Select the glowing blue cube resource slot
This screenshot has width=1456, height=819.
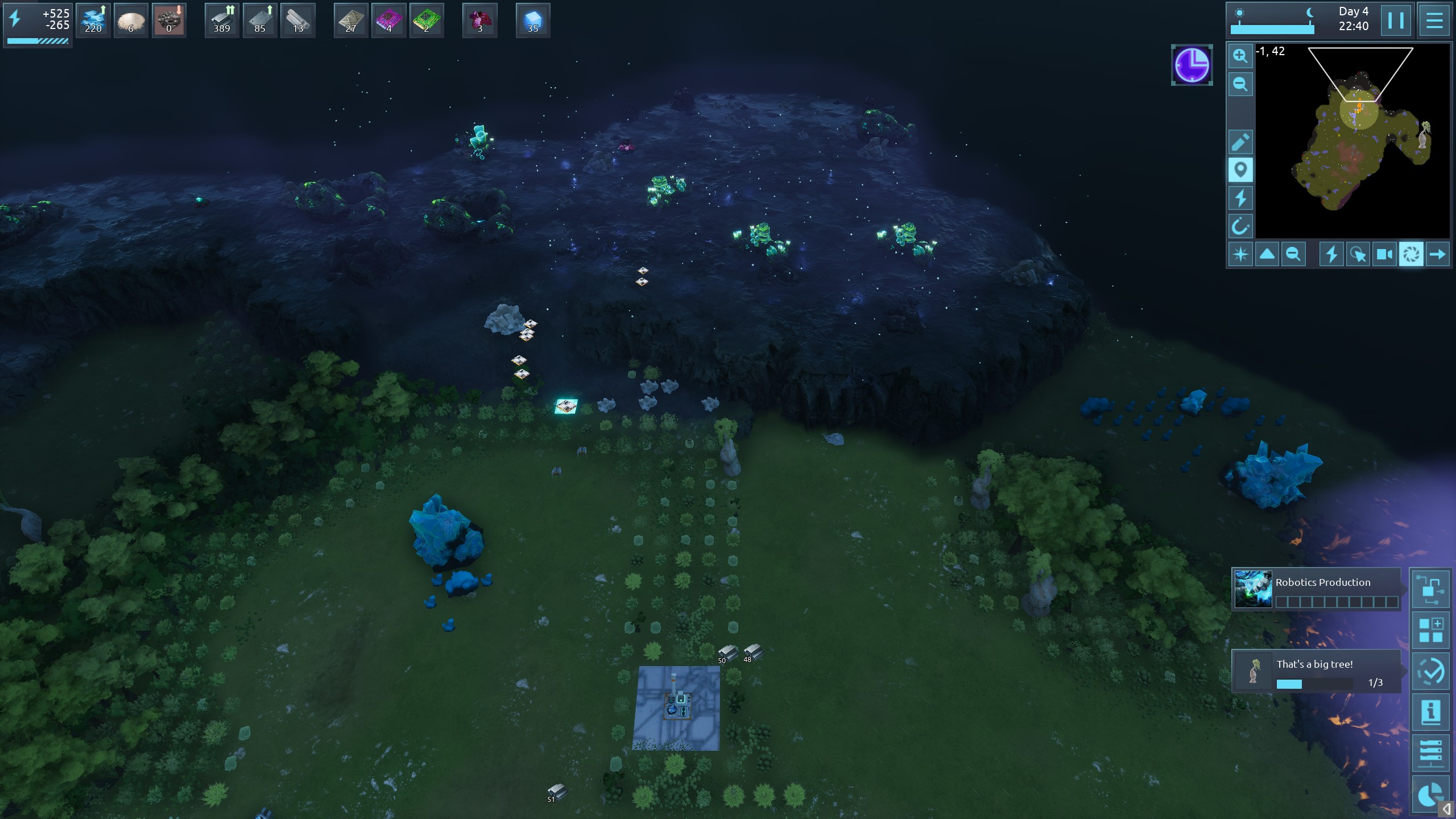pyautogui.click(x=533, y=20)
